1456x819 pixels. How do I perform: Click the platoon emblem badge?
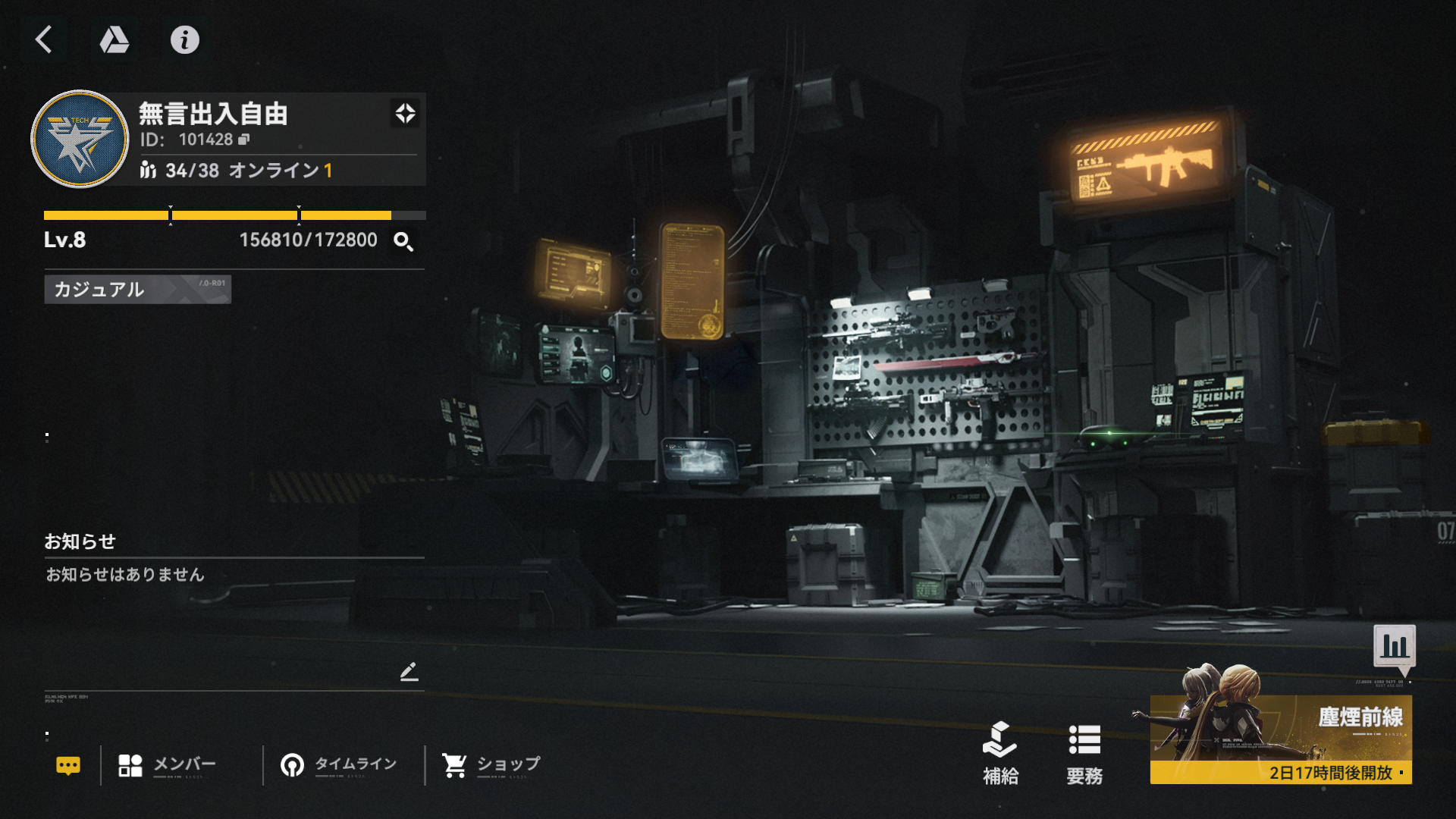80,139
